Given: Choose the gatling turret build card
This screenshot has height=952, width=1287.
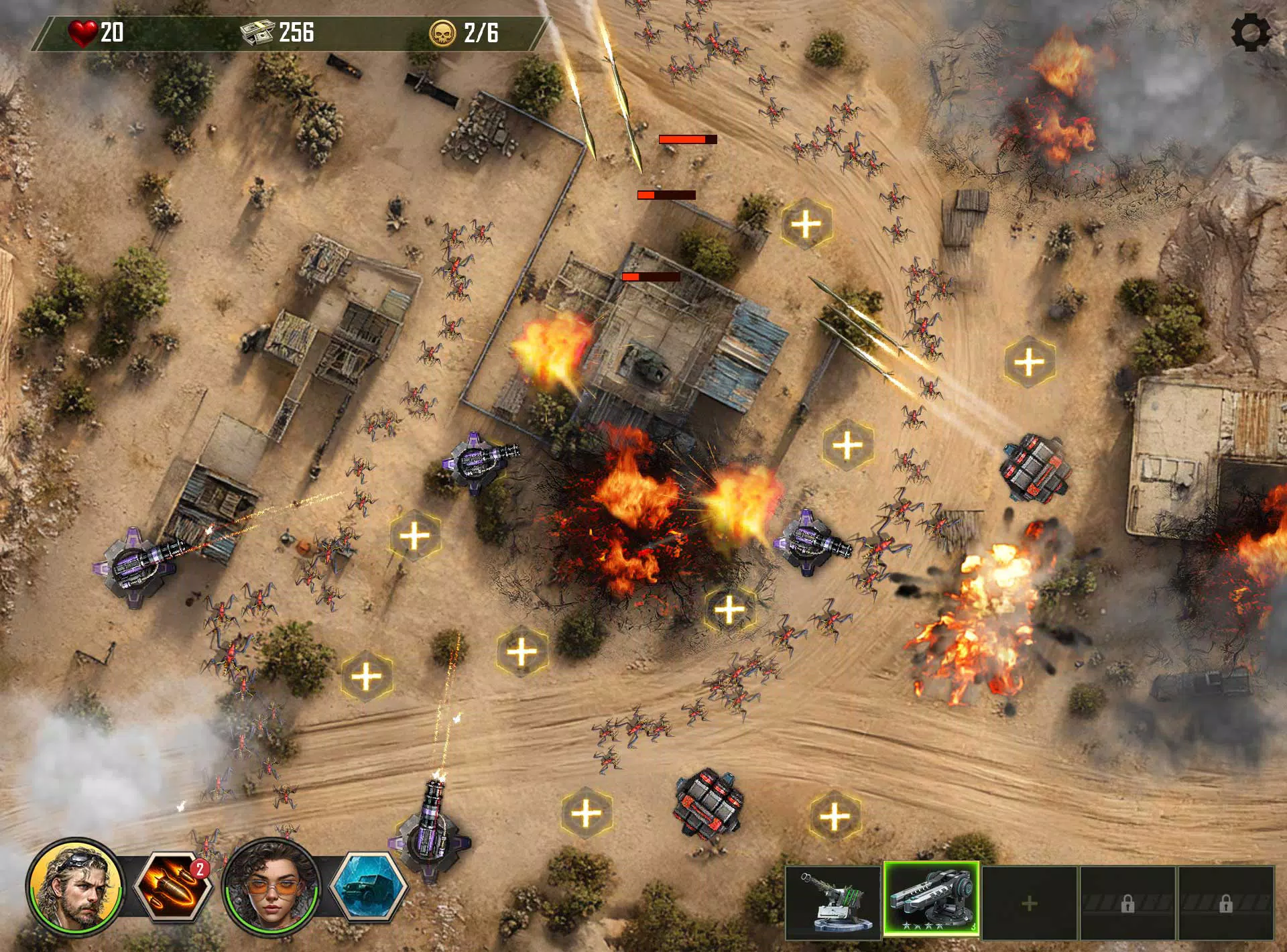Looking at the screenshot, I should pyautogui.click(x=833, y=902).
